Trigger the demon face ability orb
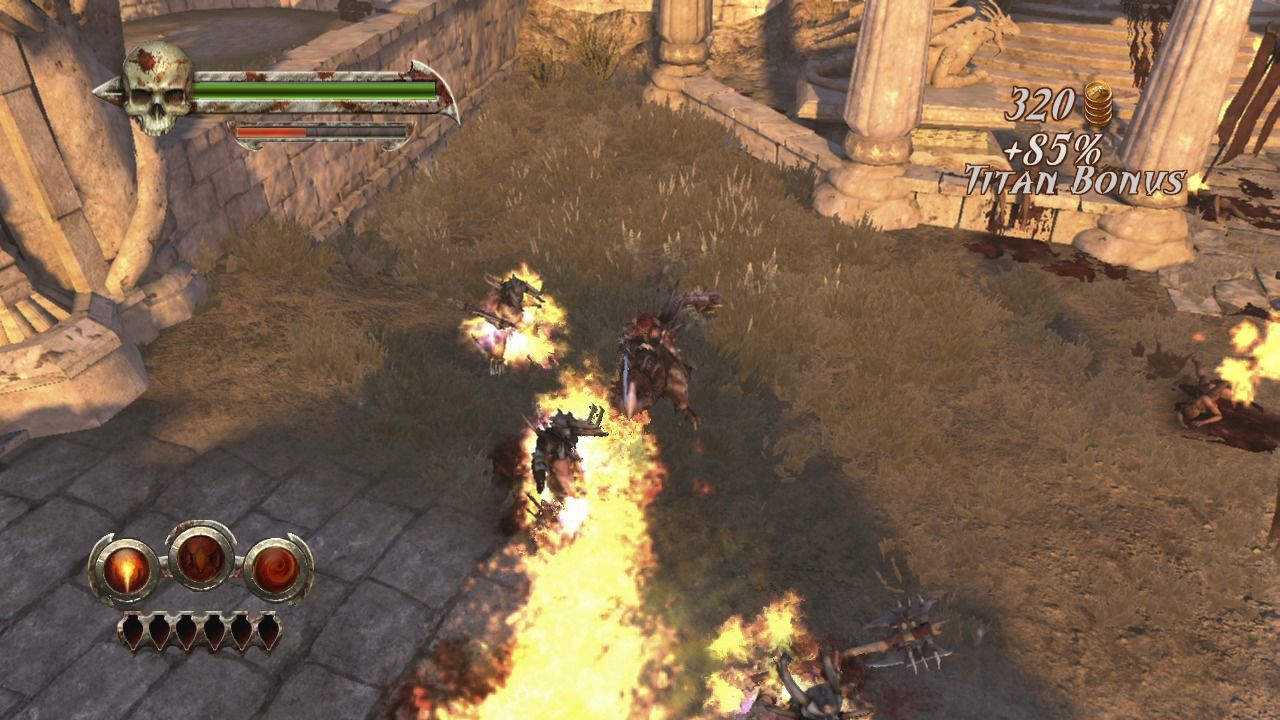 pos(201,555)
